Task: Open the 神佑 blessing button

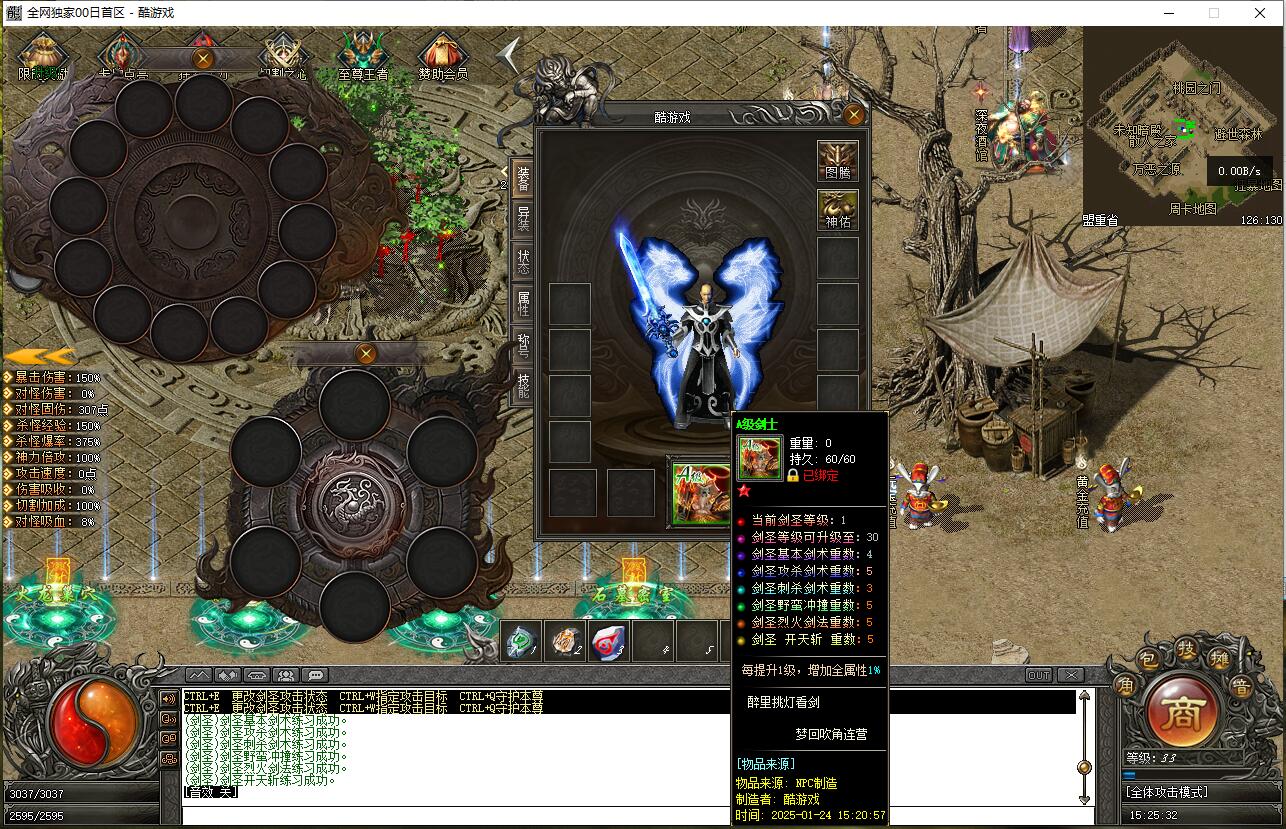Action: (x=837, y=210)
